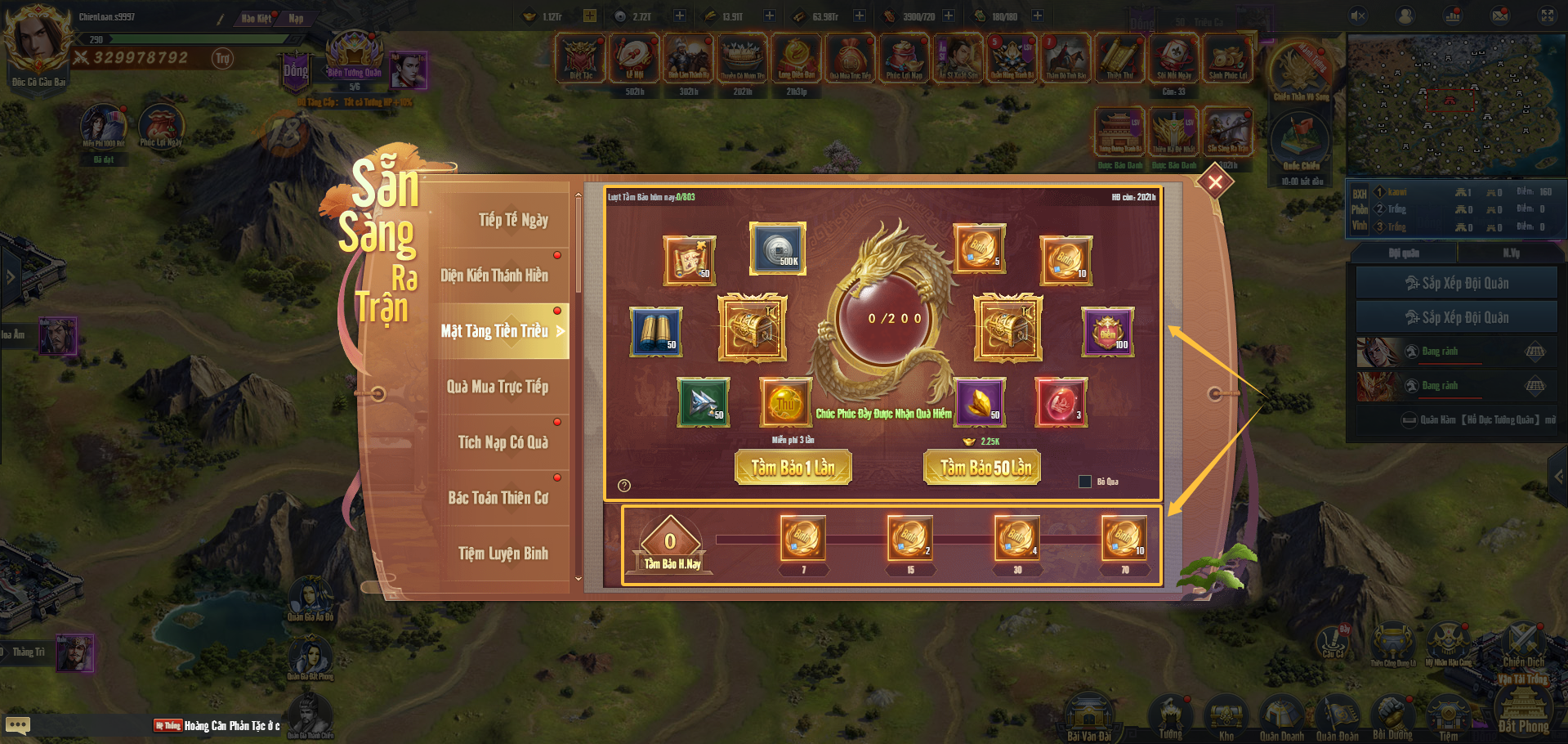Open the mail envelope icon
1568x744 pixels.
1500,16
